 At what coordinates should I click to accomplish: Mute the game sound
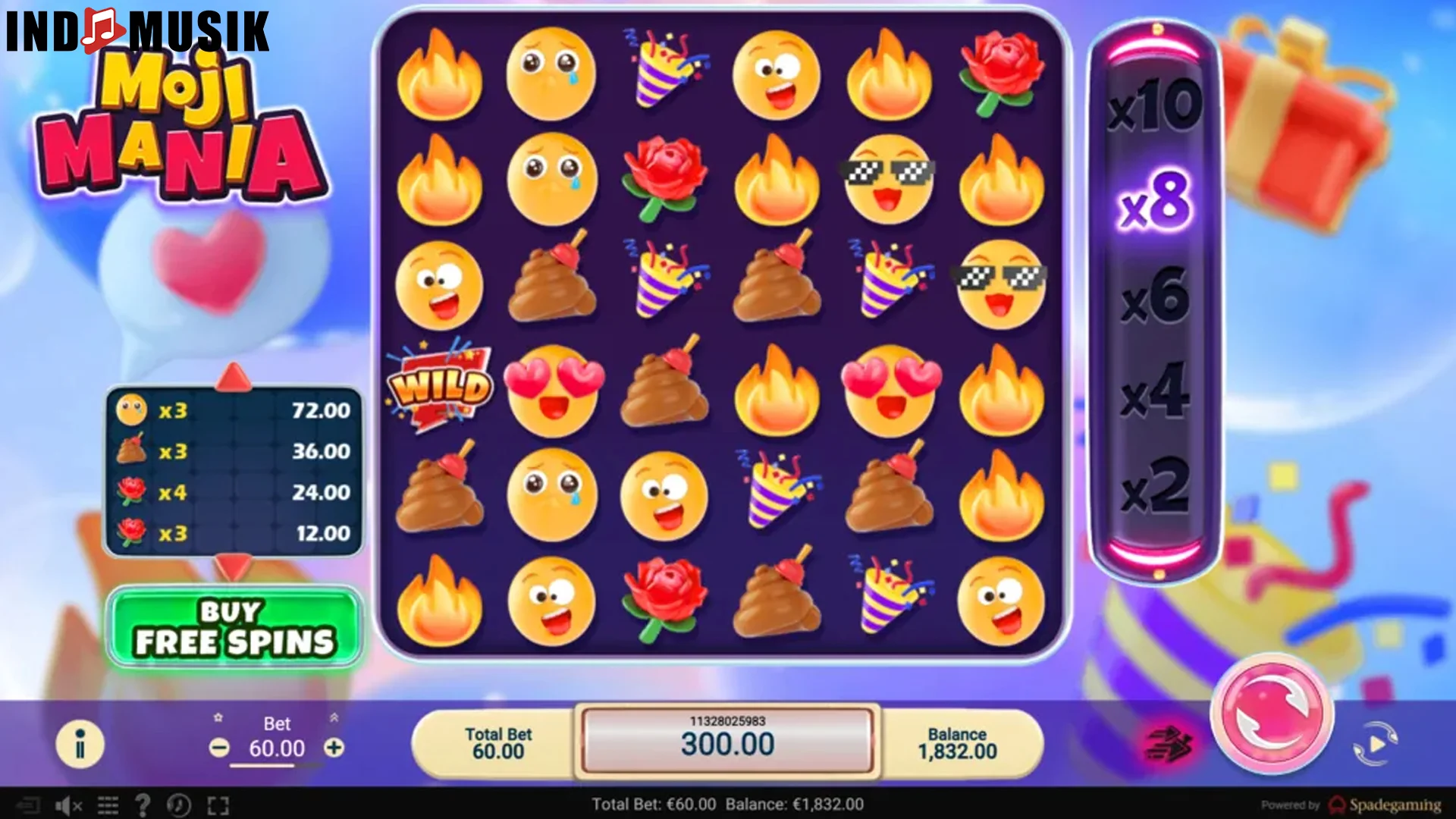click(x=68, y=806)
